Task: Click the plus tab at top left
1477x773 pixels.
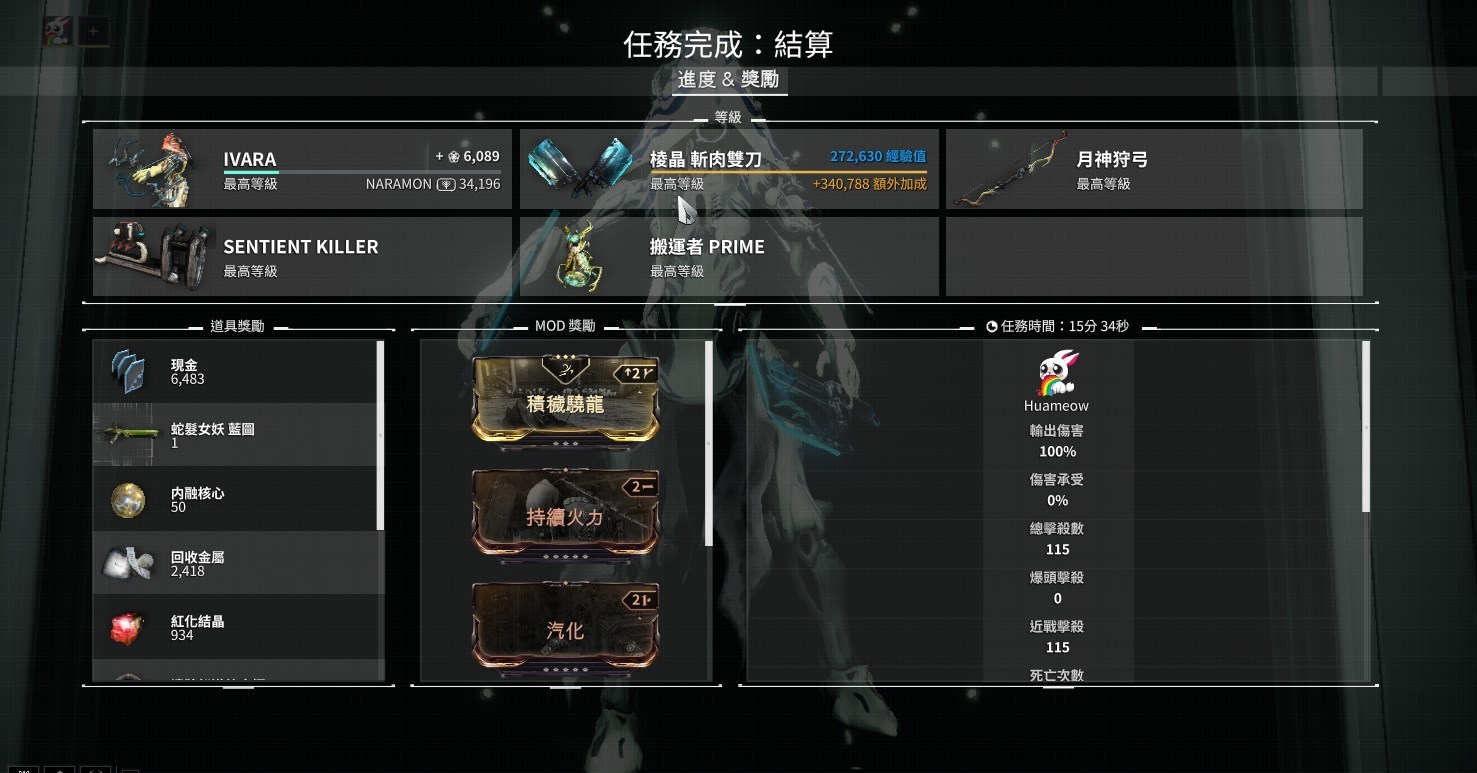Action: coord(92,30)
